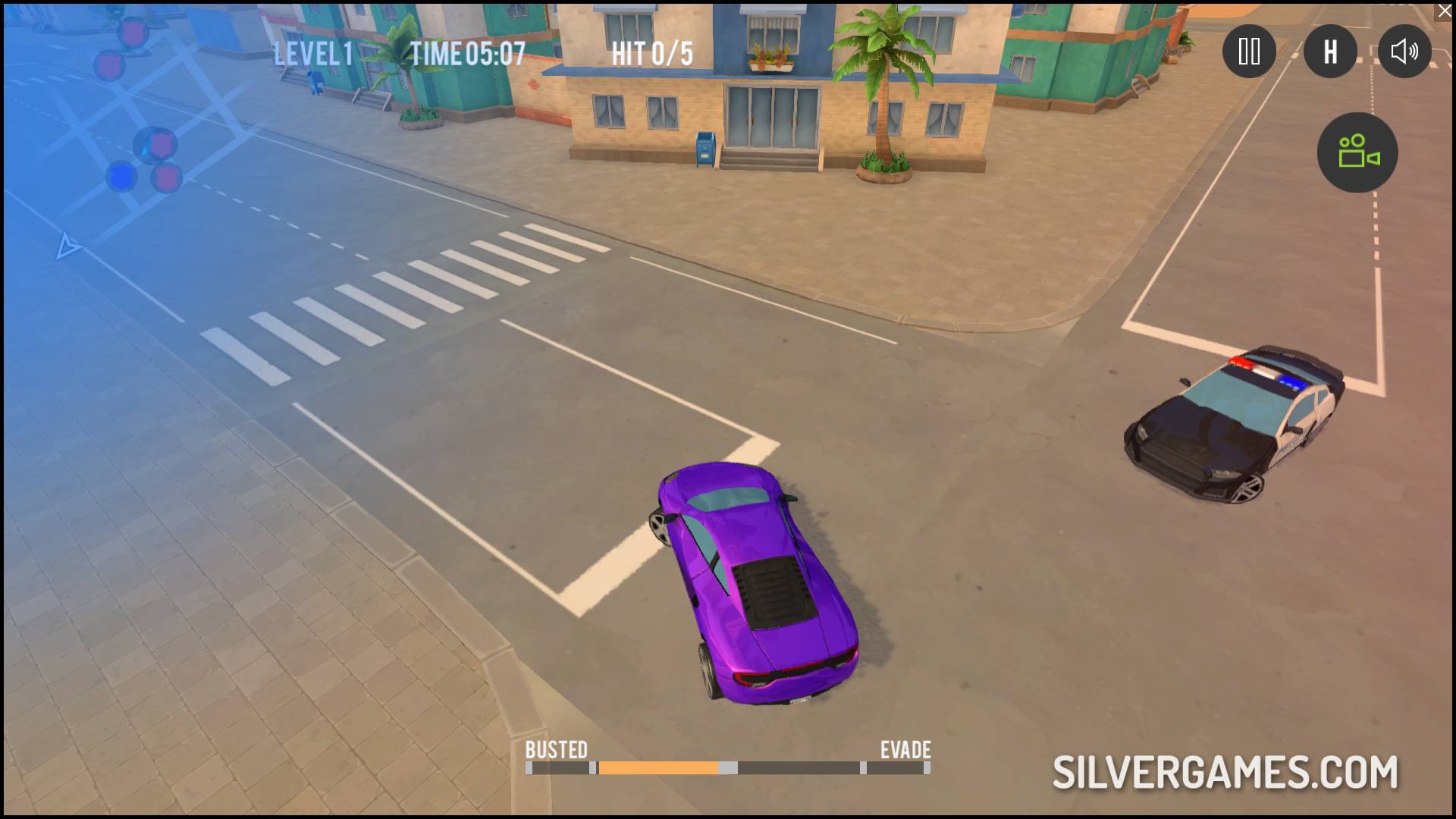Close the game window with the X
The image size is (1456, 819).
[1445, 11]
